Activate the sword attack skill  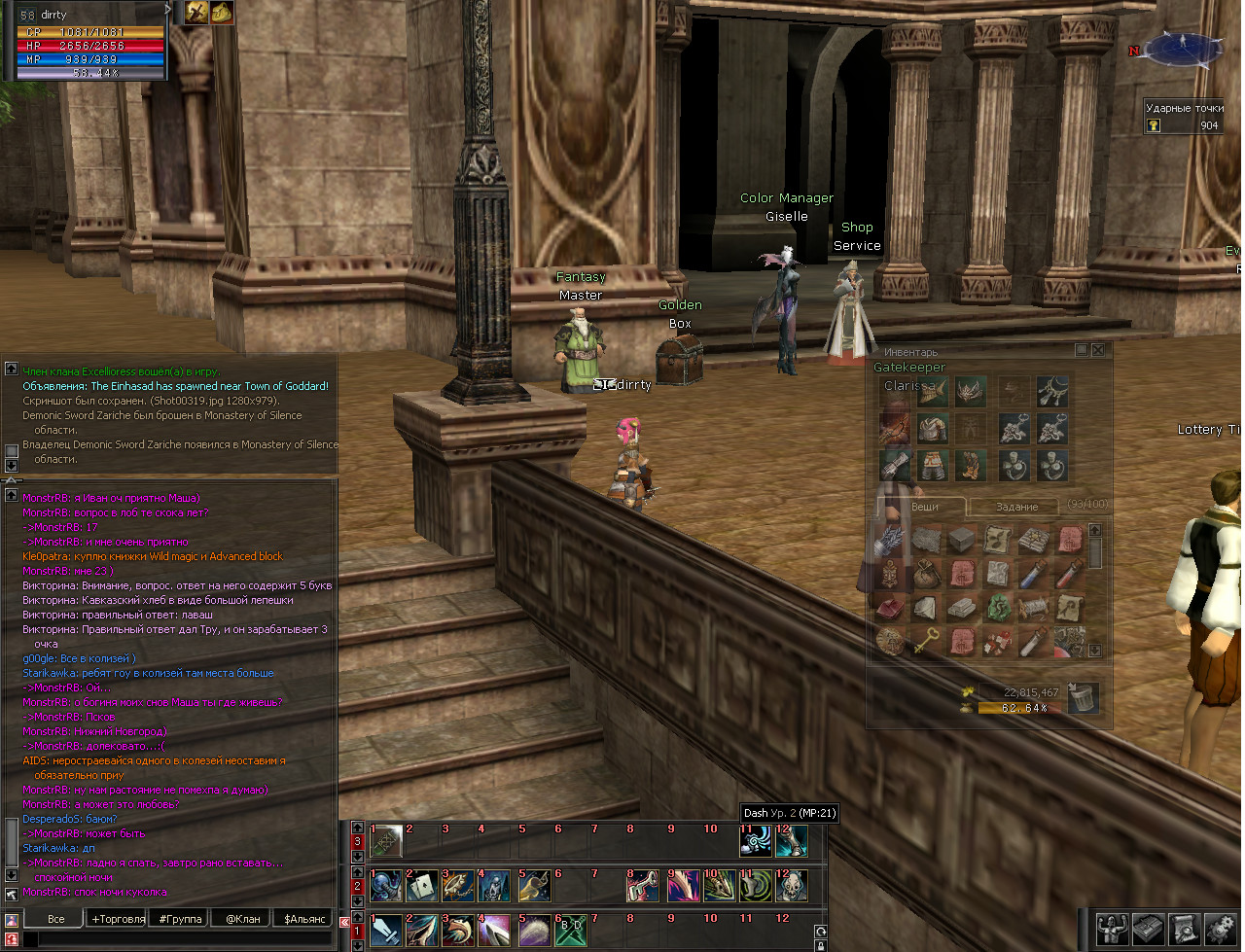386,931
